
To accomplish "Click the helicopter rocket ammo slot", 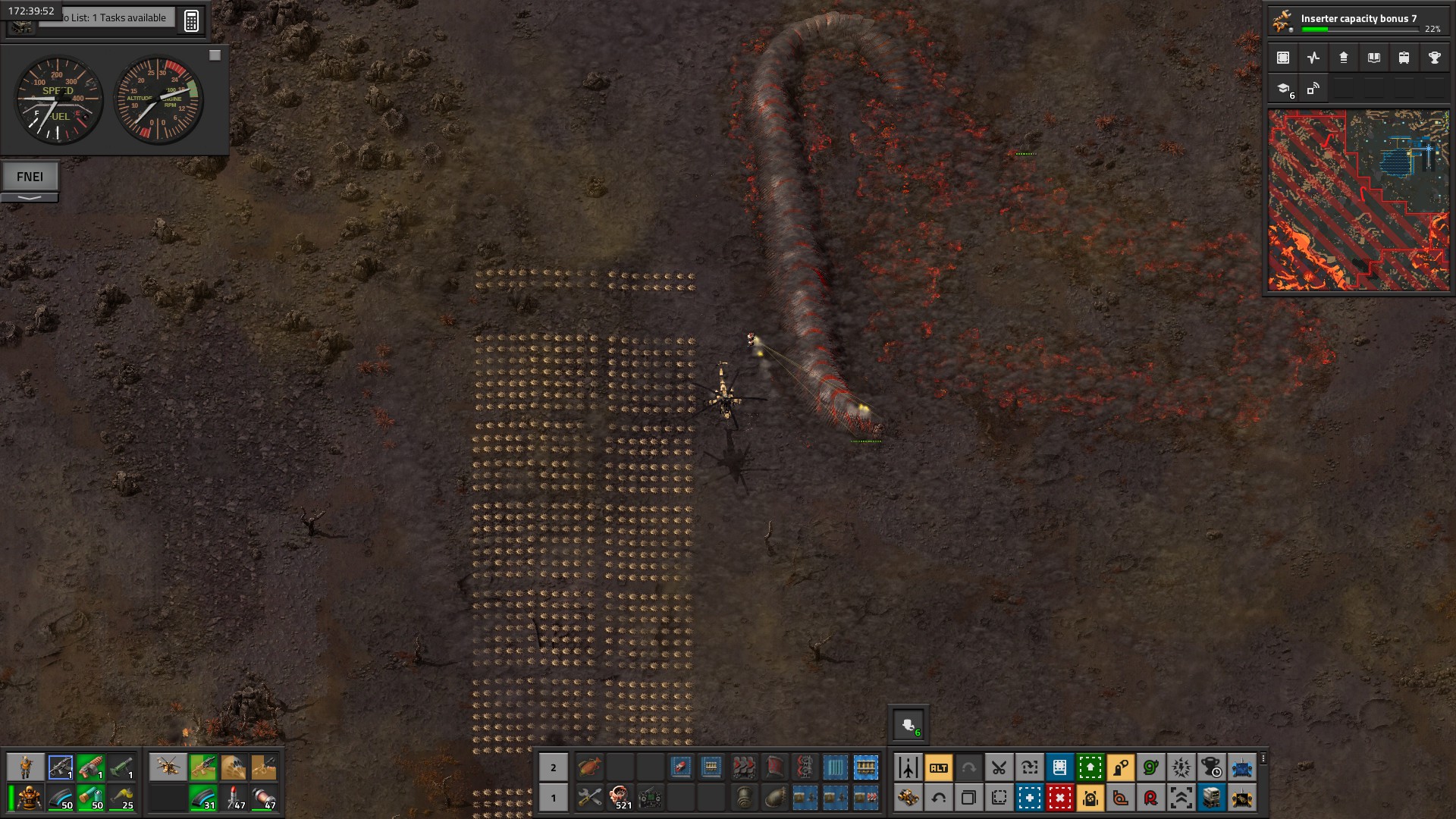I will coord(234,798).
